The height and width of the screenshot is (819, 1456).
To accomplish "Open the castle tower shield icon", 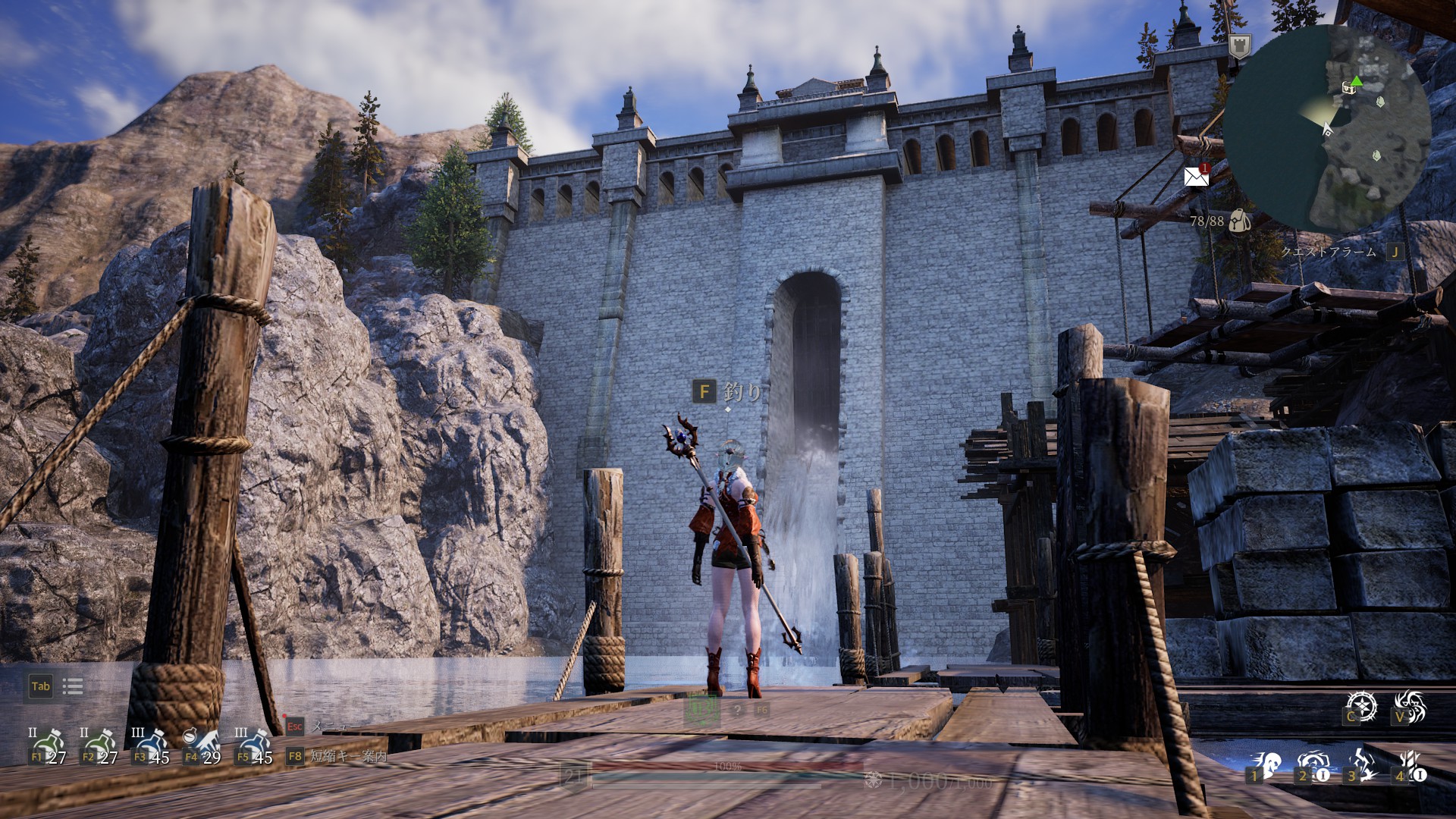I will coord(1239,46).
